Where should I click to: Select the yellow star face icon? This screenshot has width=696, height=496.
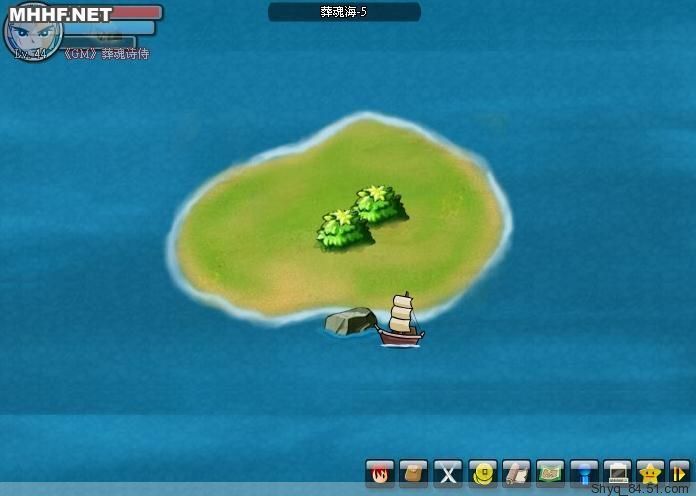pos(651,472)
